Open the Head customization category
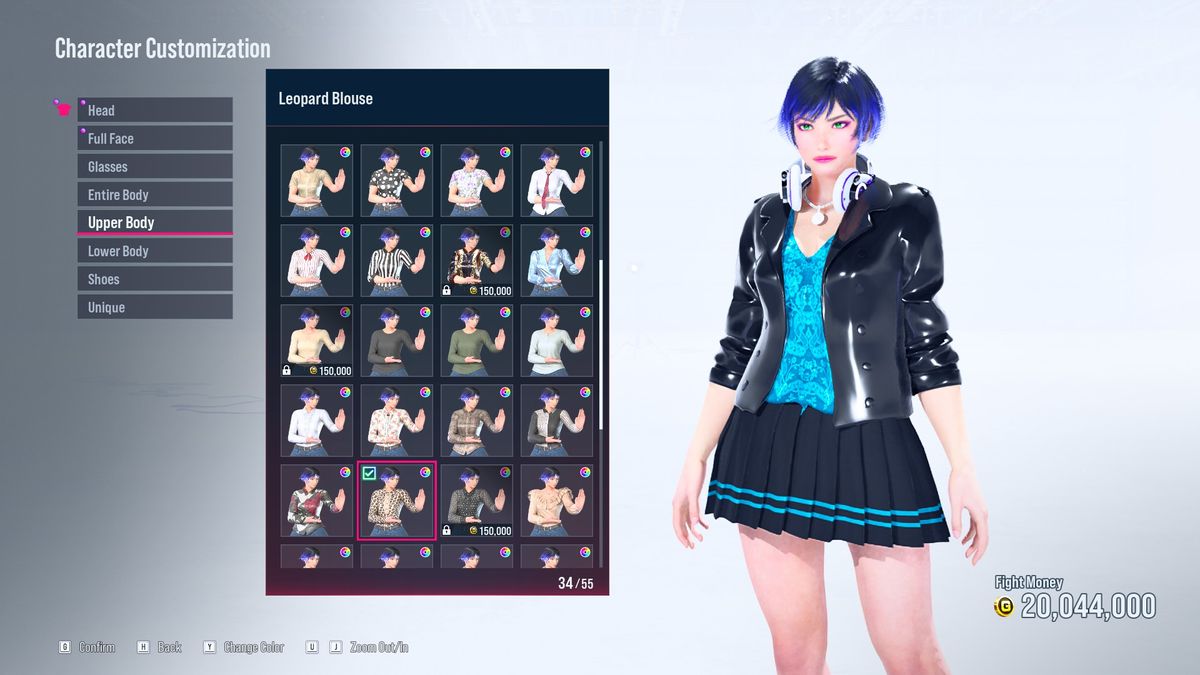 pos(155,110)
